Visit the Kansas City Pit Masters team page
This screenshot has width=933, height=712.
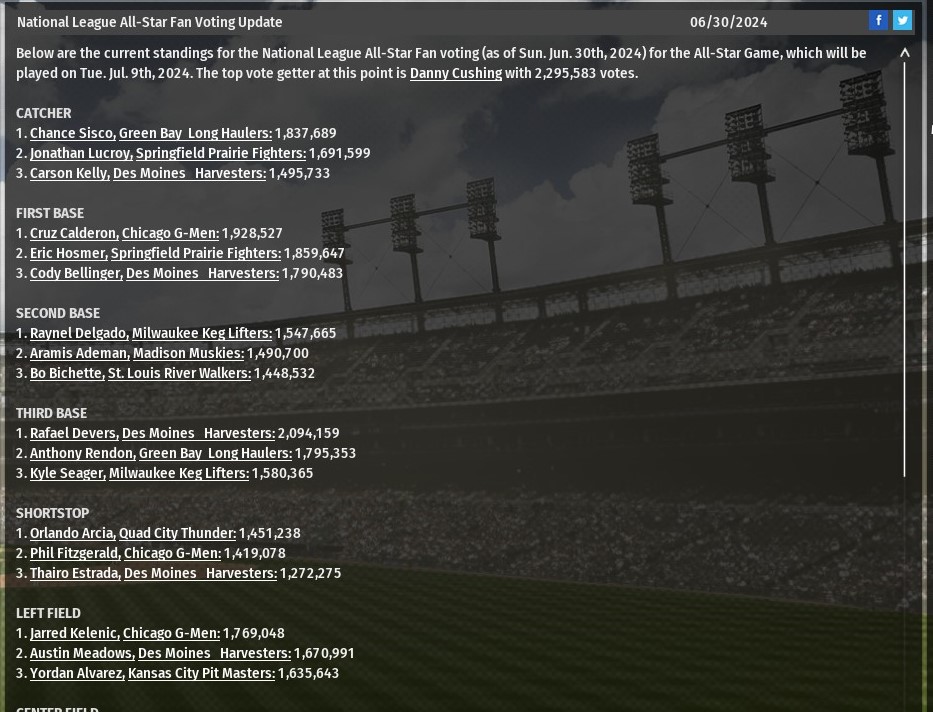[201, 673]
